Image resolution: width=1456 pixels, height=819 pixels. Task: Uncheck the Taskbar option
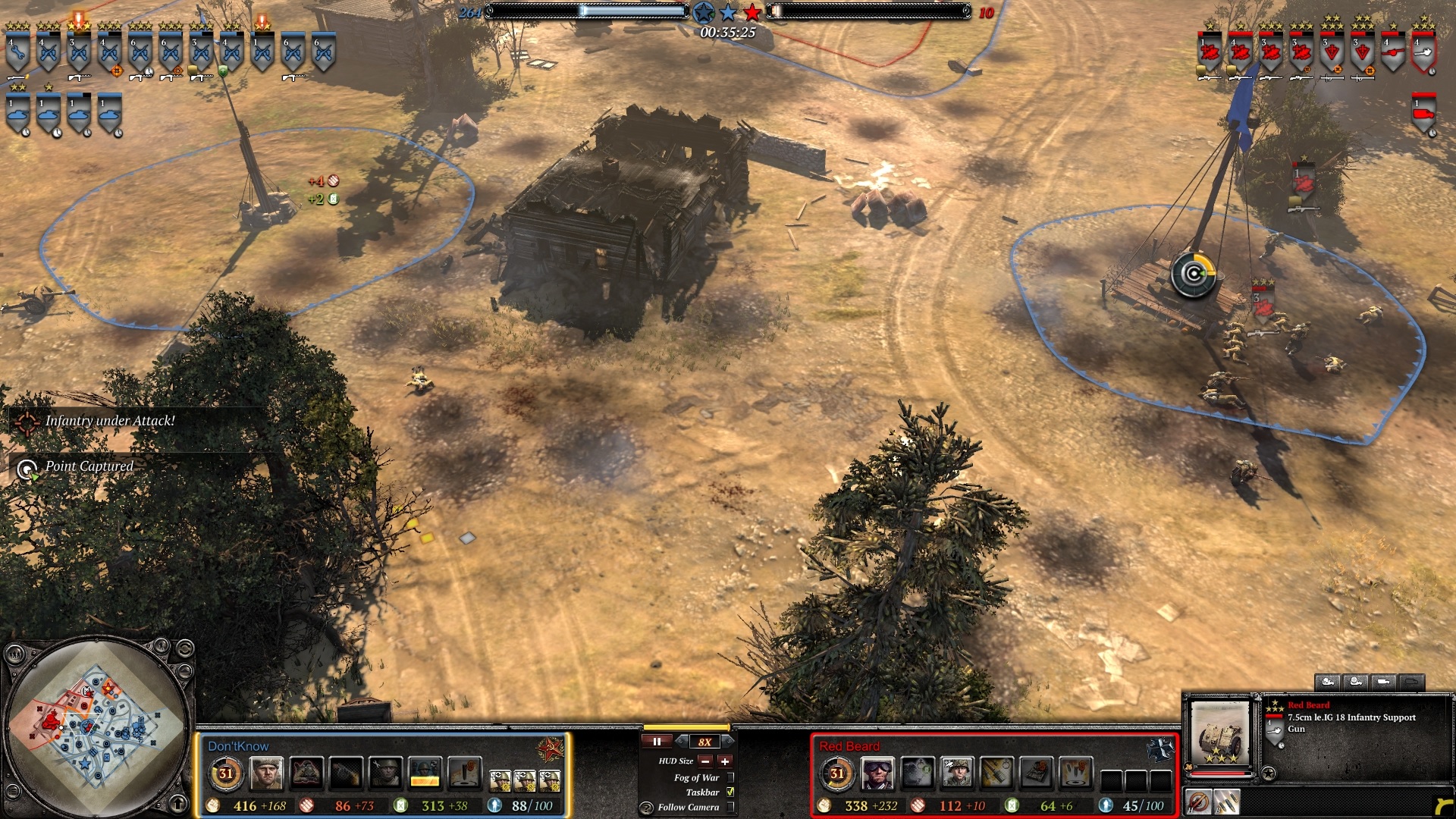(730, 792)
